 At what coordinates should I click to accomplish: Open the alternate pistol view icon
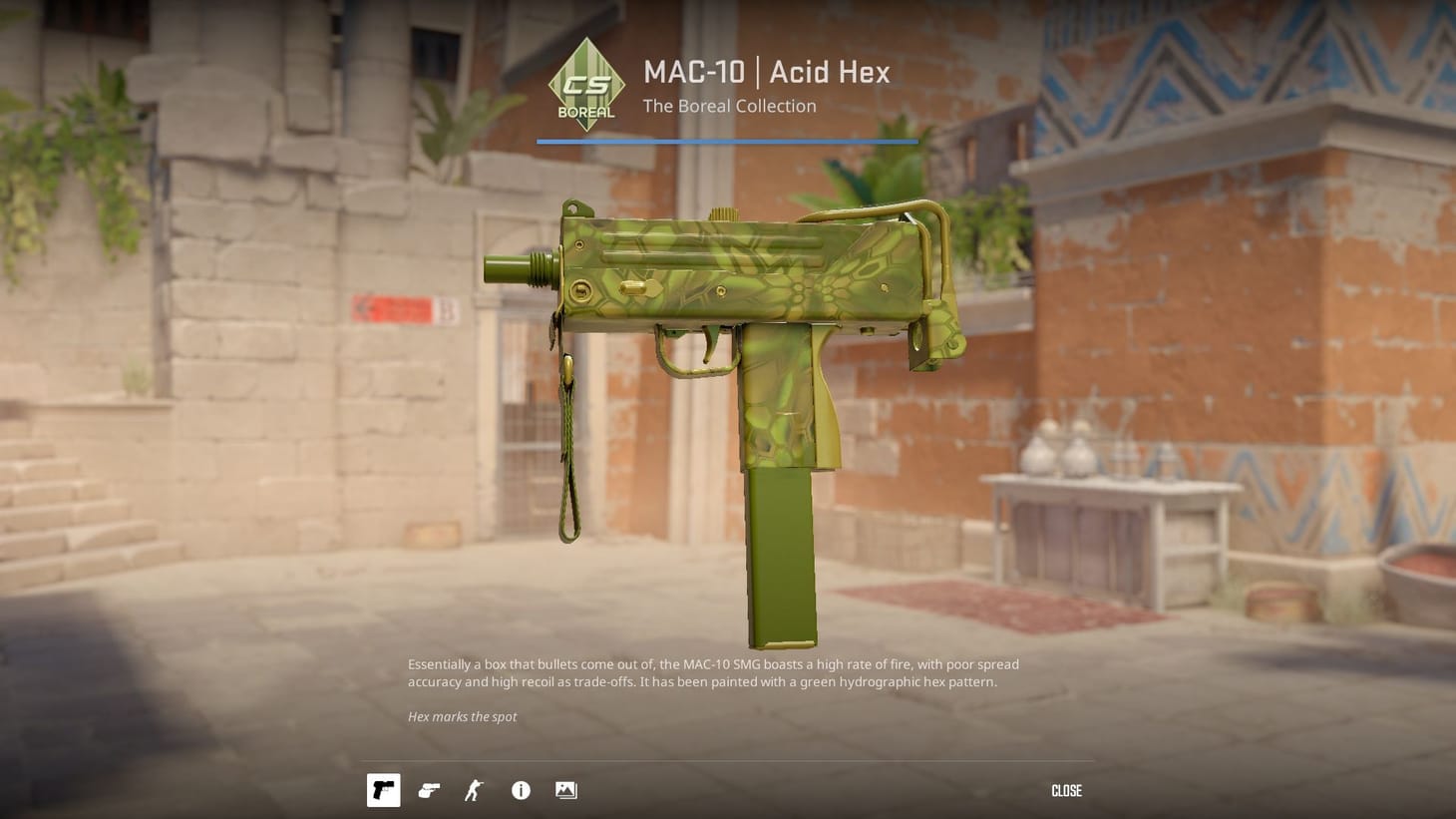(429, 790)
